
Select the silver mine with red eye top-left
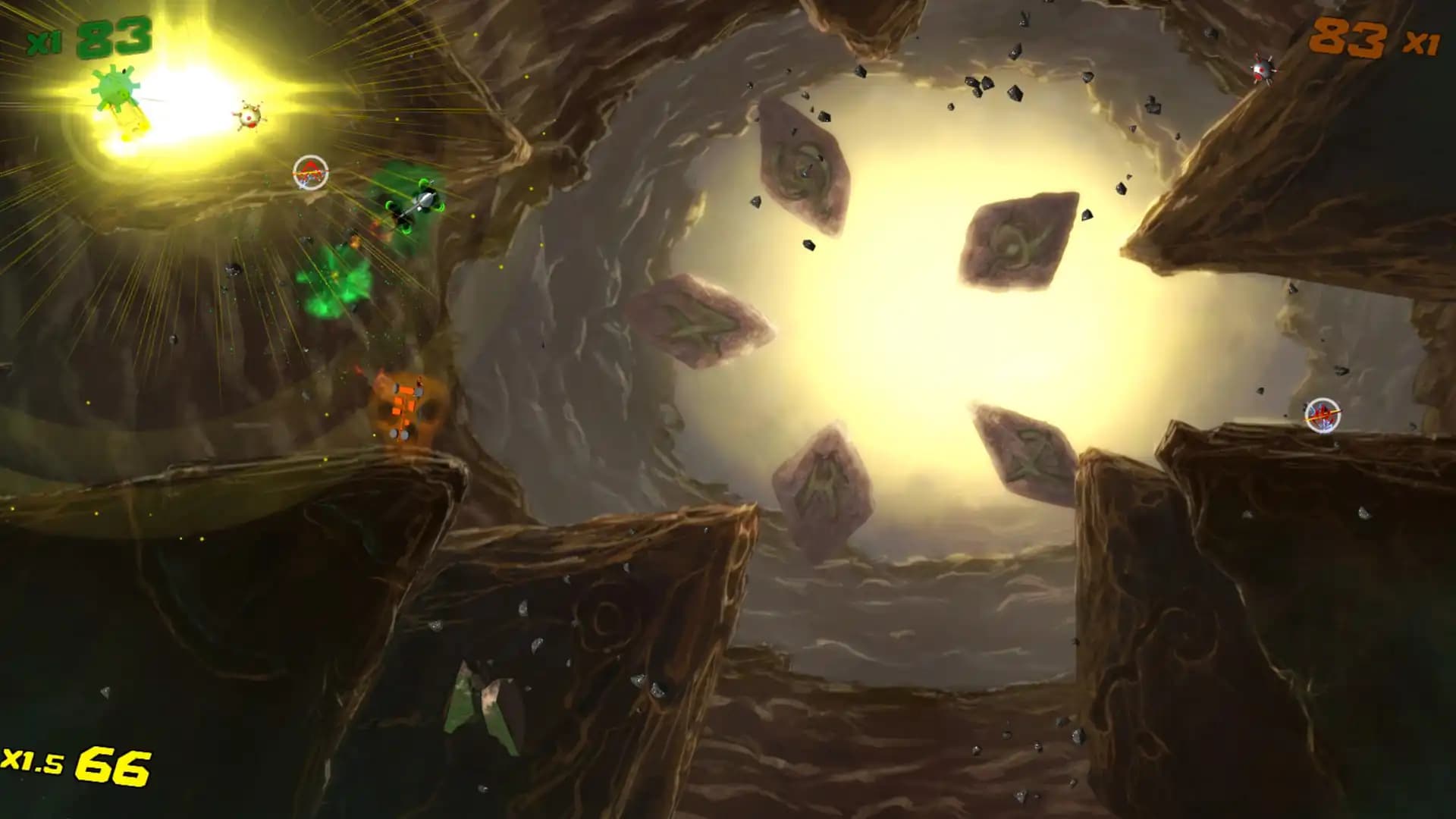[250, 118]
